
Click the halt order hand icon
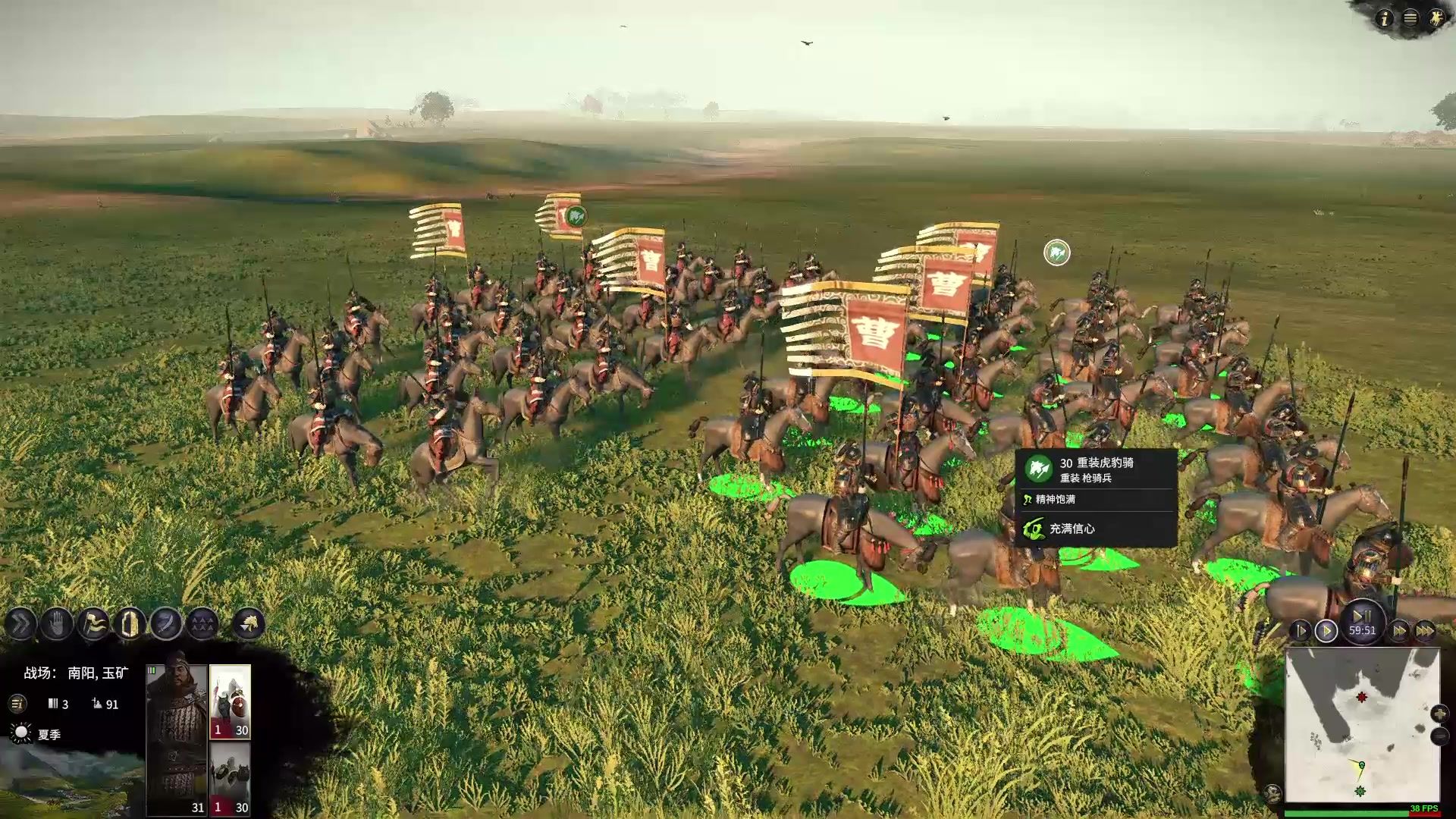tap(57, 624)
